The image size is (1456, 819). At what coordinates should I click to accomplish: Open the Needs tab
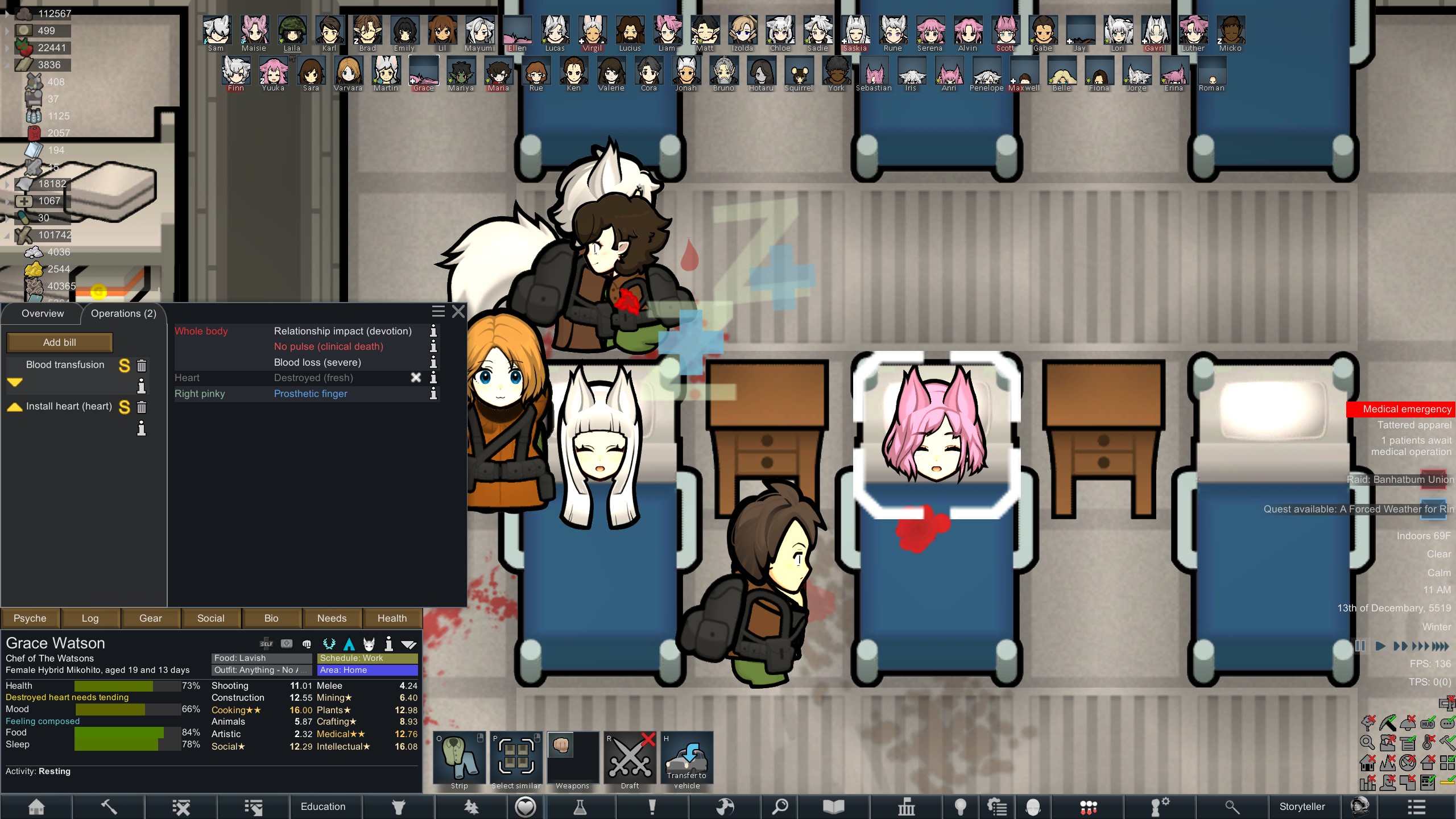(x=332, y=618)
